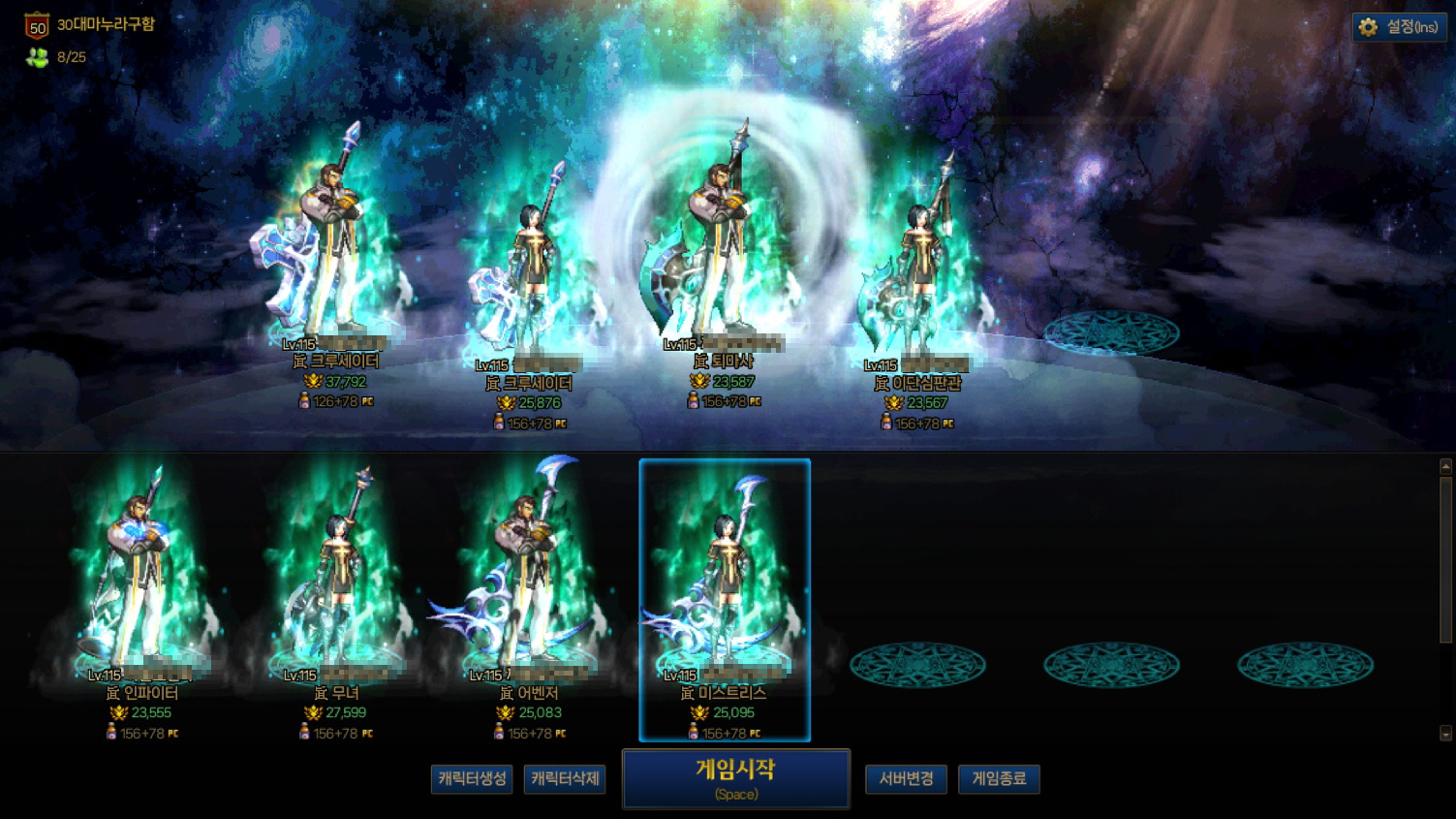The width and height of the screenshot is (1456, 819).
Task: Choose 서버변경 to change server
Action: click(x=906, y=778)
